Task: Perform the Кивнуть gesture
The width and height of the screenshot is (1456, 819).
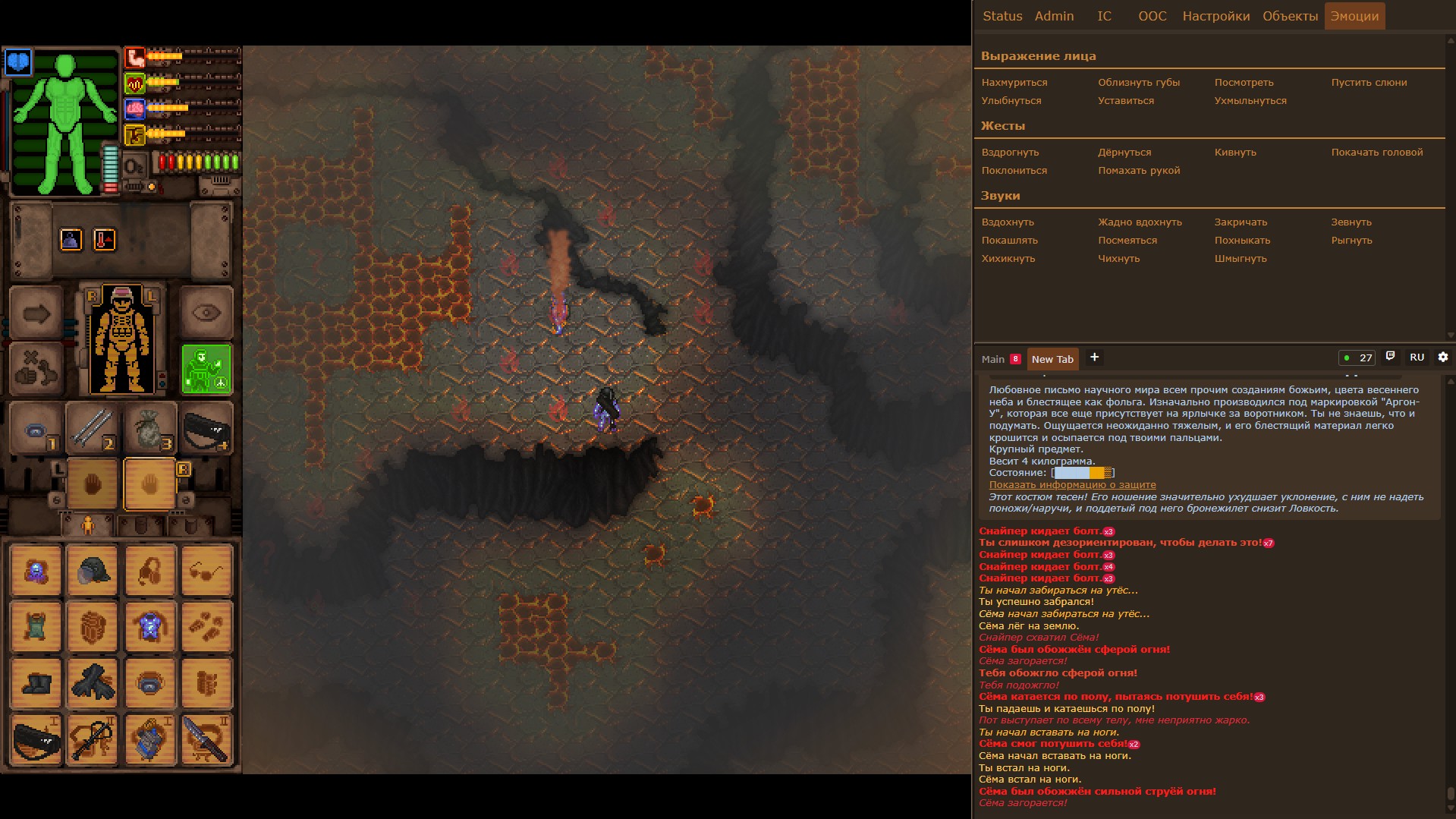Action: pyautogui.click(x=1234, y=153)
